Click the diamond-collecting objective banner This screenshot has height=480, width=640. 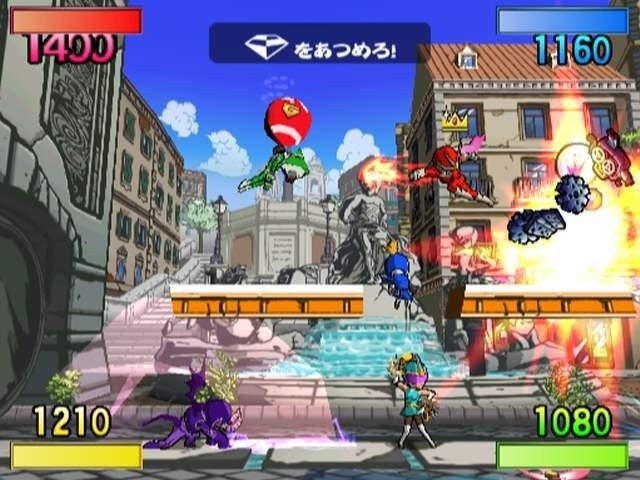(319, 45)
